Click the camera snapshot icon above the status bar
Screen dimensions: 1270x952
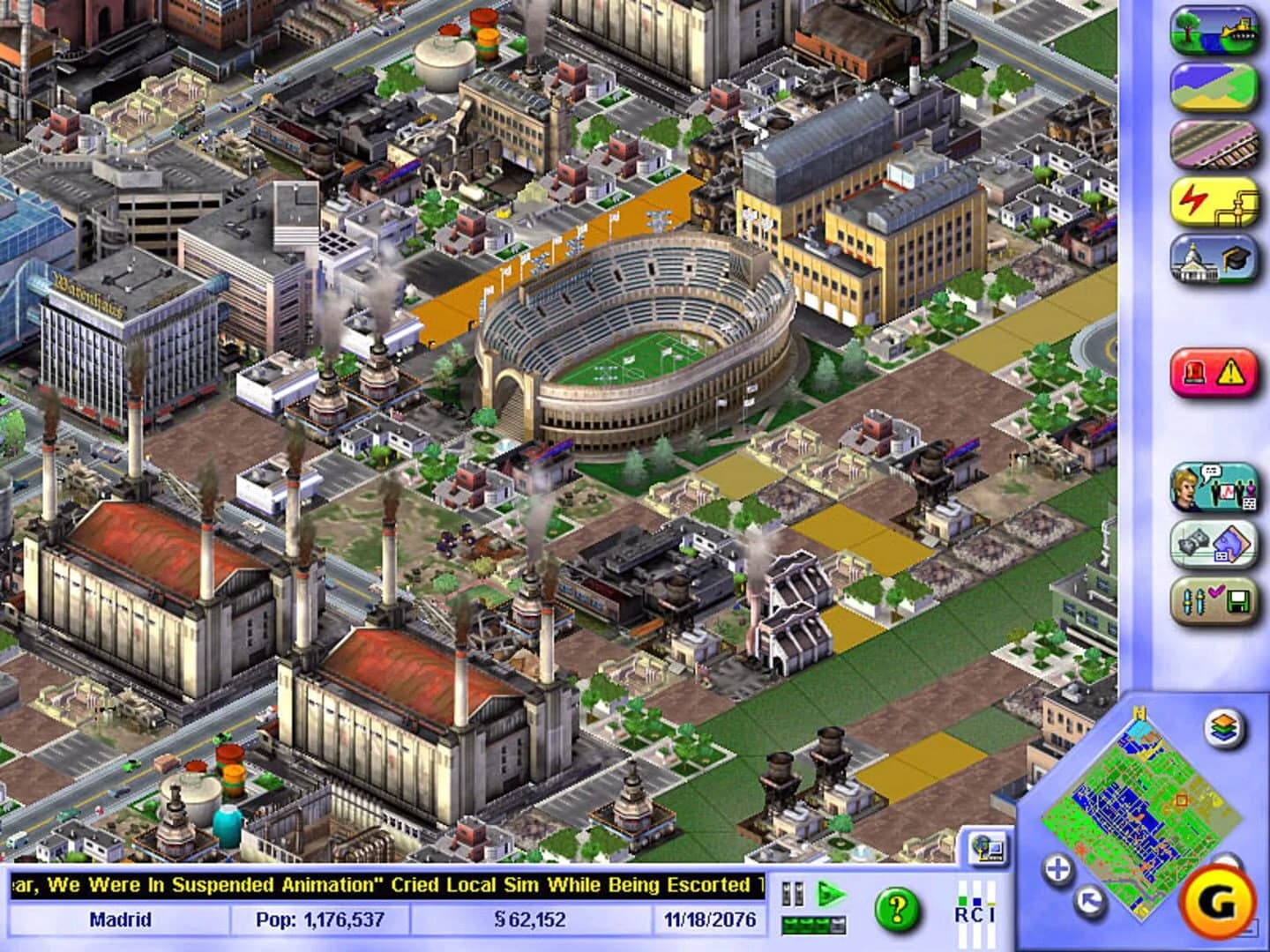(986, 844)
